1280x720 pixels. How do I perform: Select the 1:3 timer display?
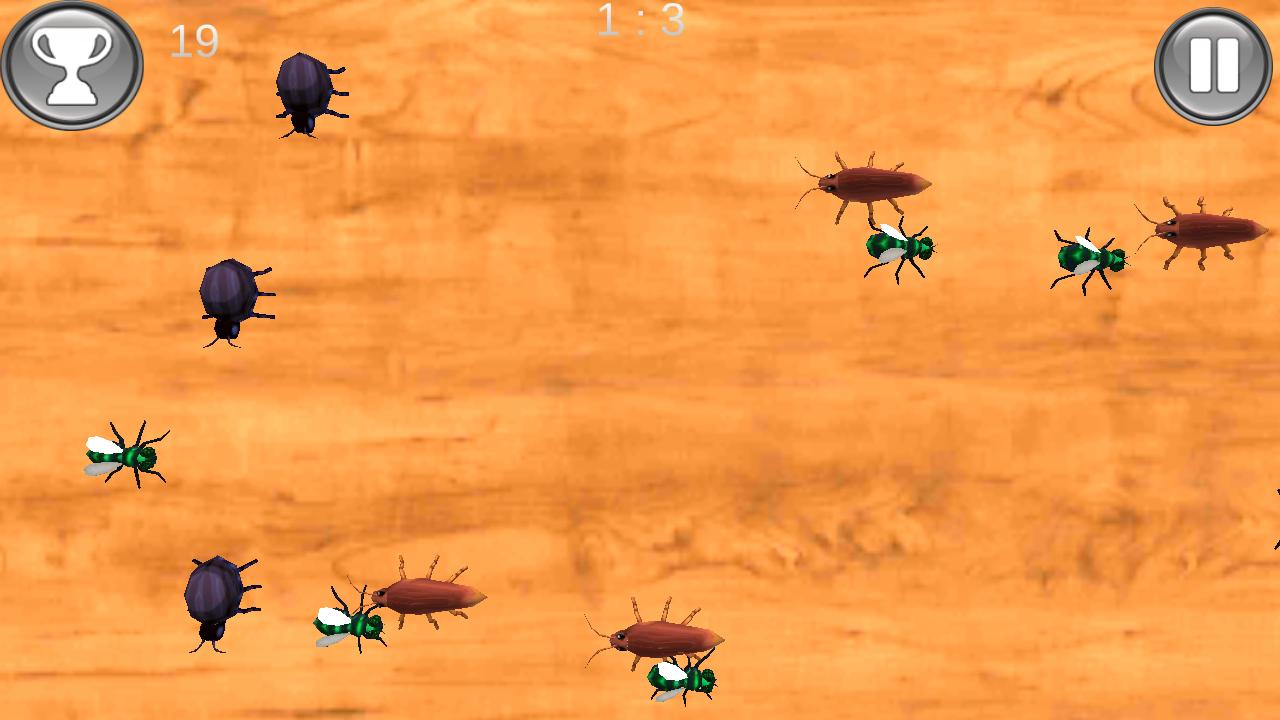tap(640, 22)
